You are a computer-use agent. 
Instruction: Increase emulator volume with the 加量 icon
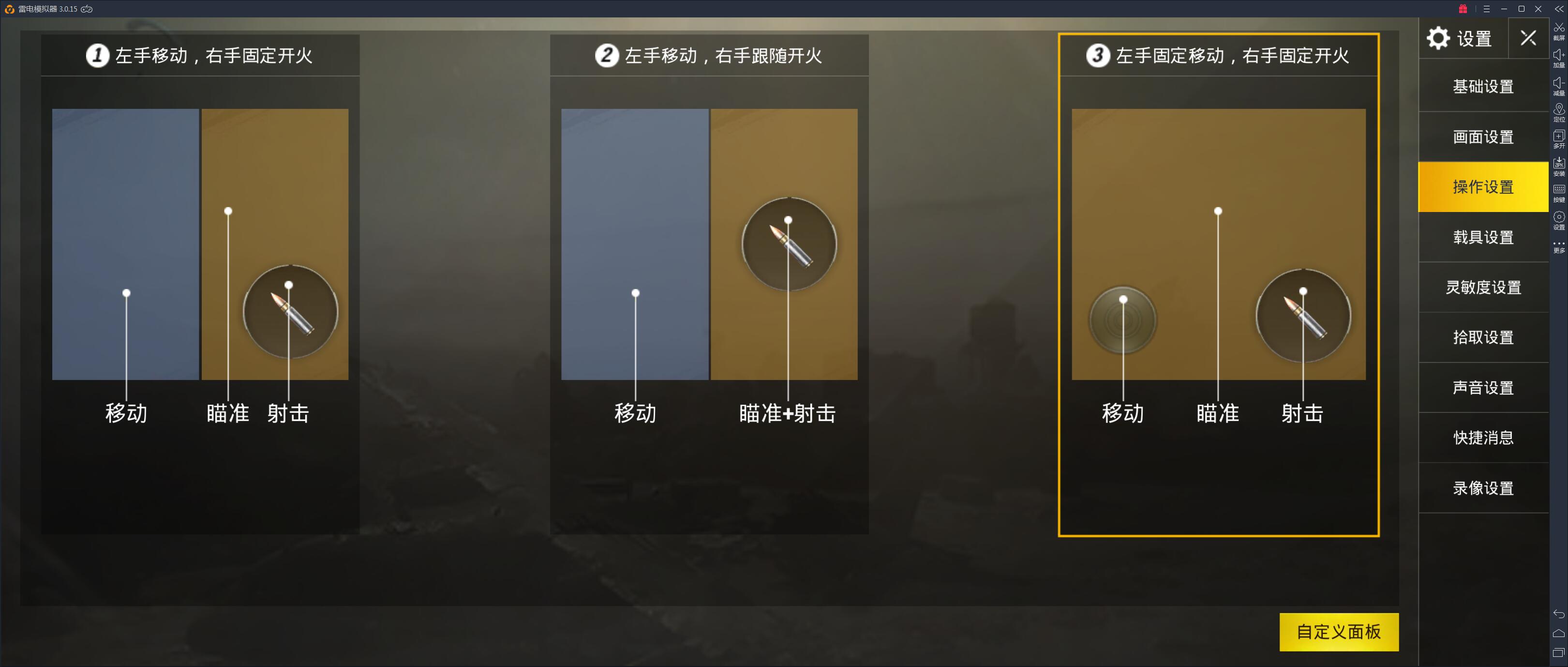pos(1559,55)
